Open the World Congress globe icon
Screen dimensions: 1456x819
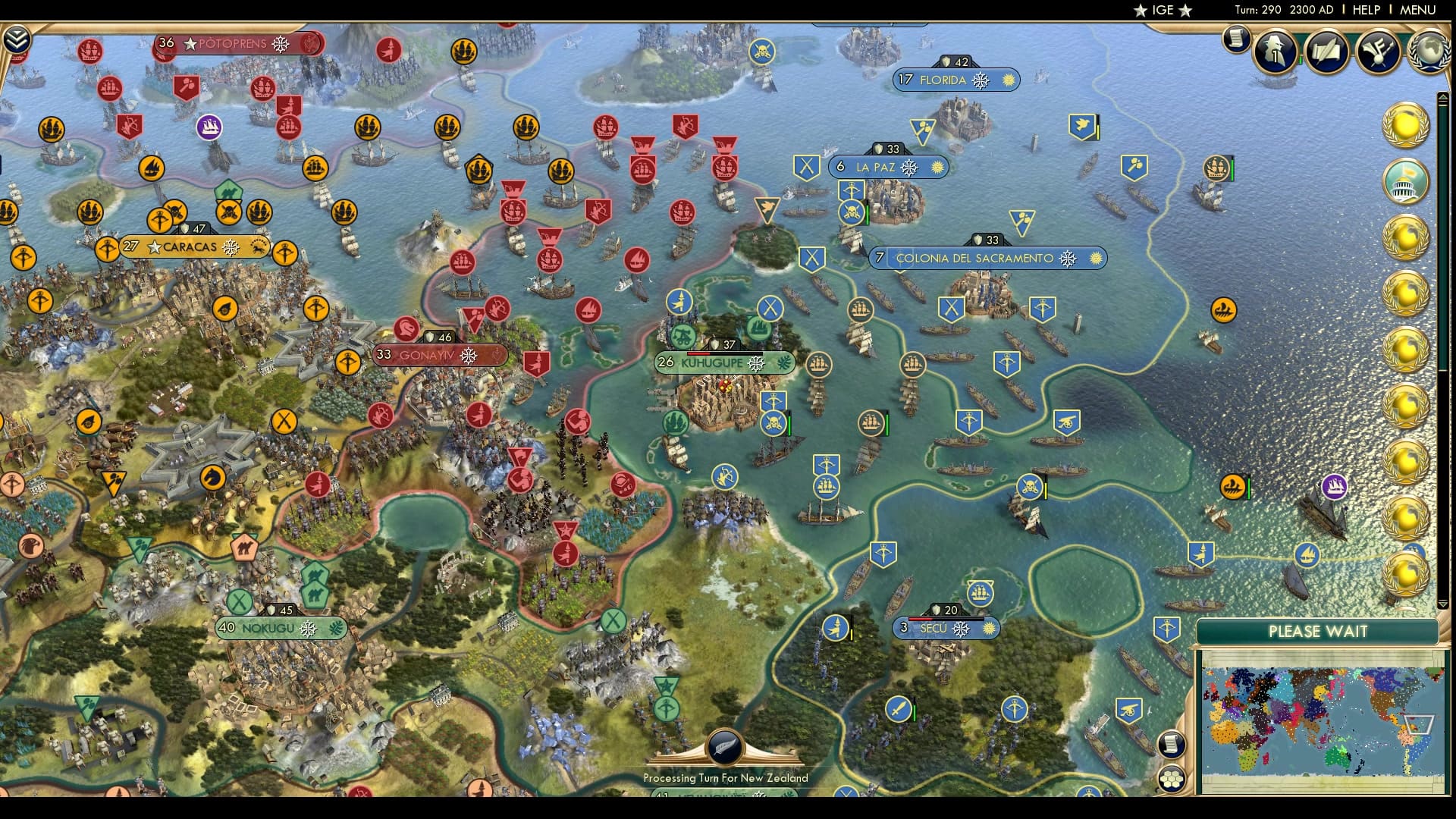click(1429, 52)
